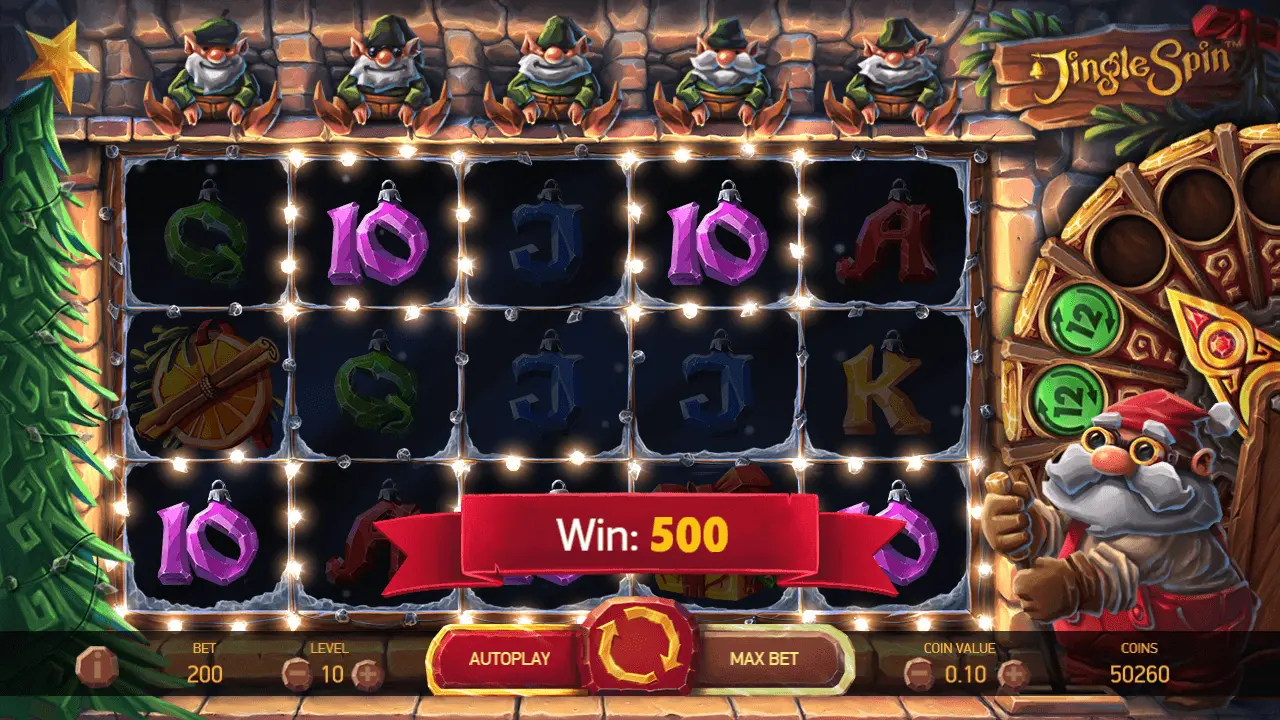Decrease the bet level
This screenshot has height=720, width=1280.
pyautogui.click(x=295, y=674)
